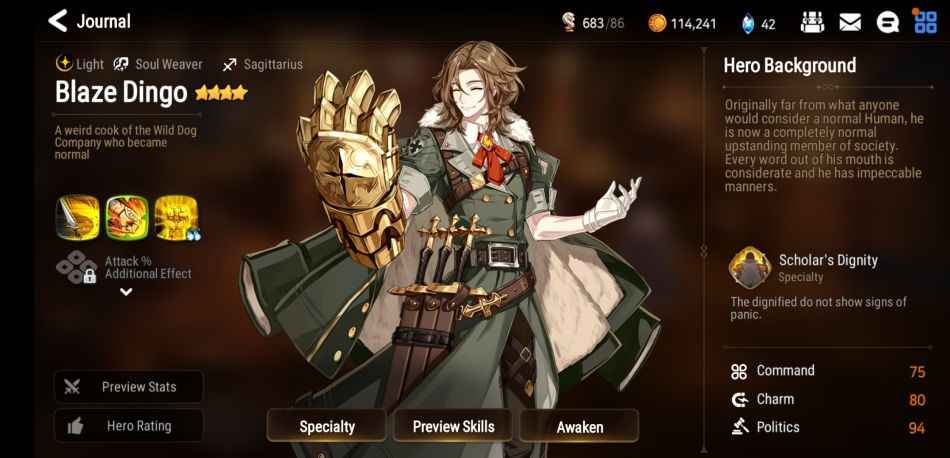Open the backpack inventory icon
This screenshot has width=950, height=458.
[813, 22]
